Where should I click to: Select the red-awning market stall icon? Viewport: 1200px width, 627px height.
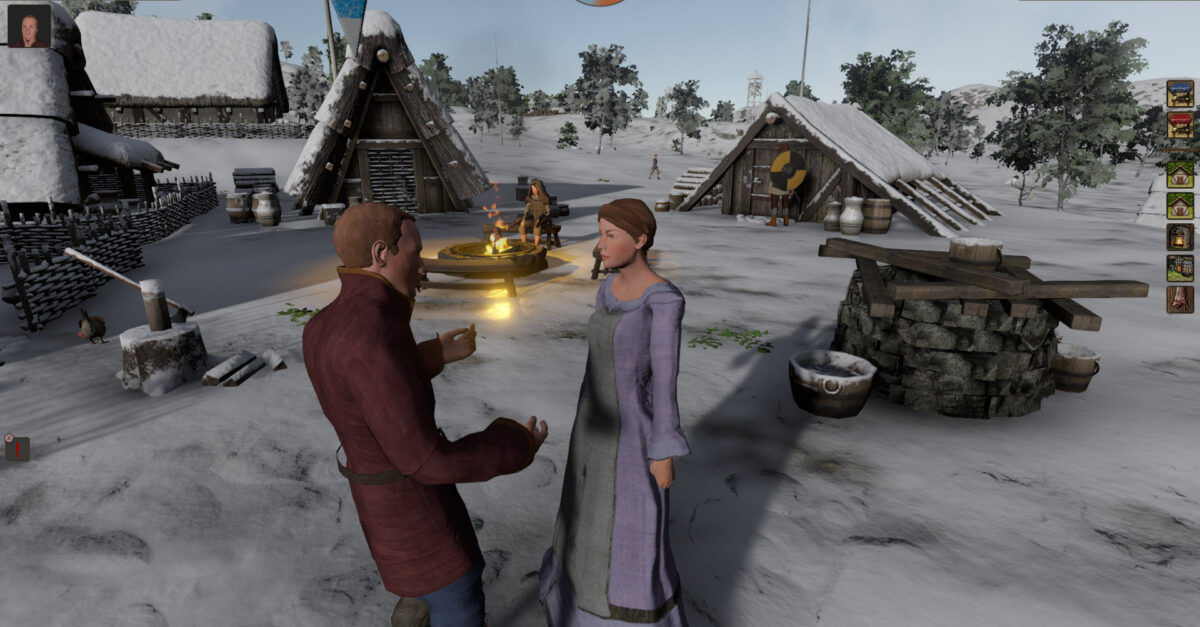(1180, 126)
